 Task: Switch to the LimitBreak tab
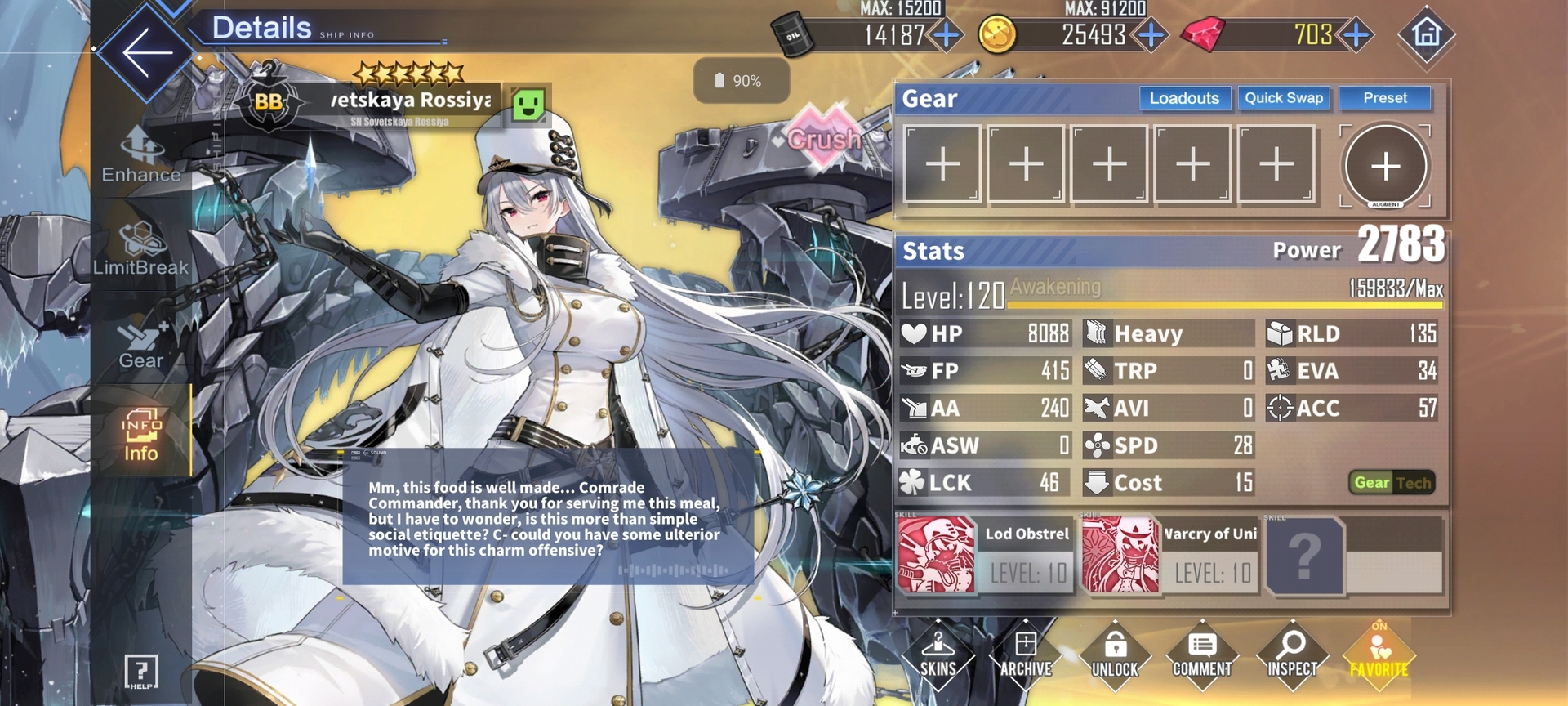point(140,249)
